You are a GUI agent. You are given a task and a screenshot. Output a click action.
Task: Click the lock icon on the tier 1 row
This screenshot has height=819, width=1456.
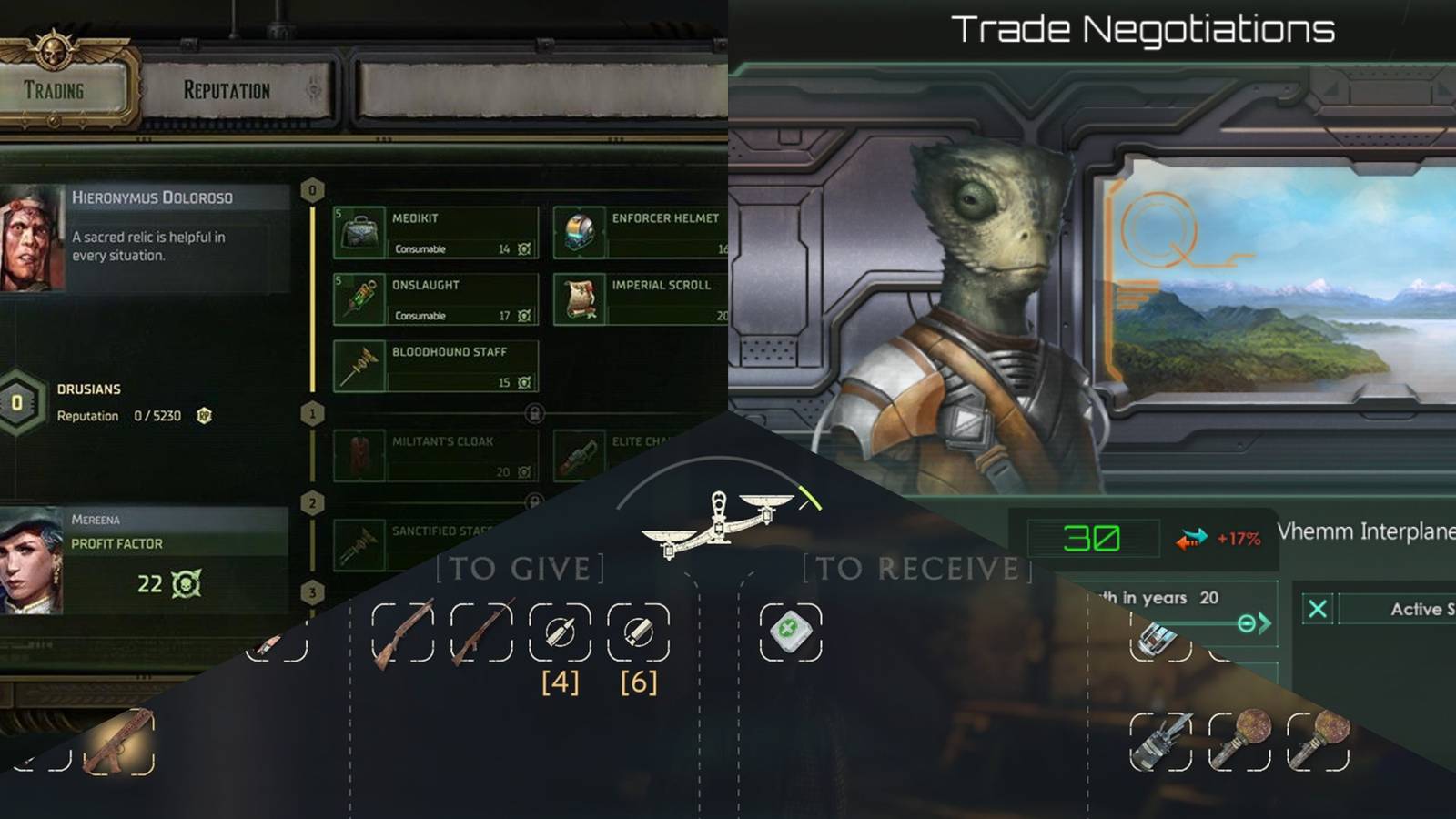tap(535, 414)
